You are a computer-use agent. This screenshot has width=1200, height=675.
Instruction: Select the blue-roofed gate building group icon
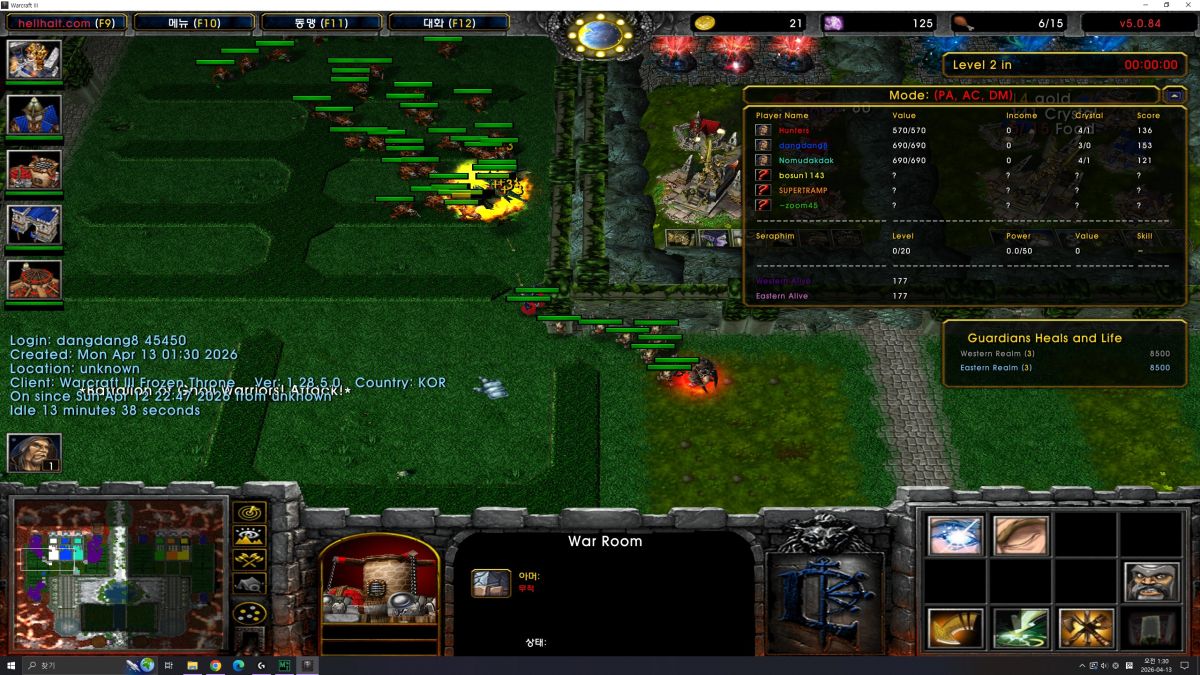point(34,224)
